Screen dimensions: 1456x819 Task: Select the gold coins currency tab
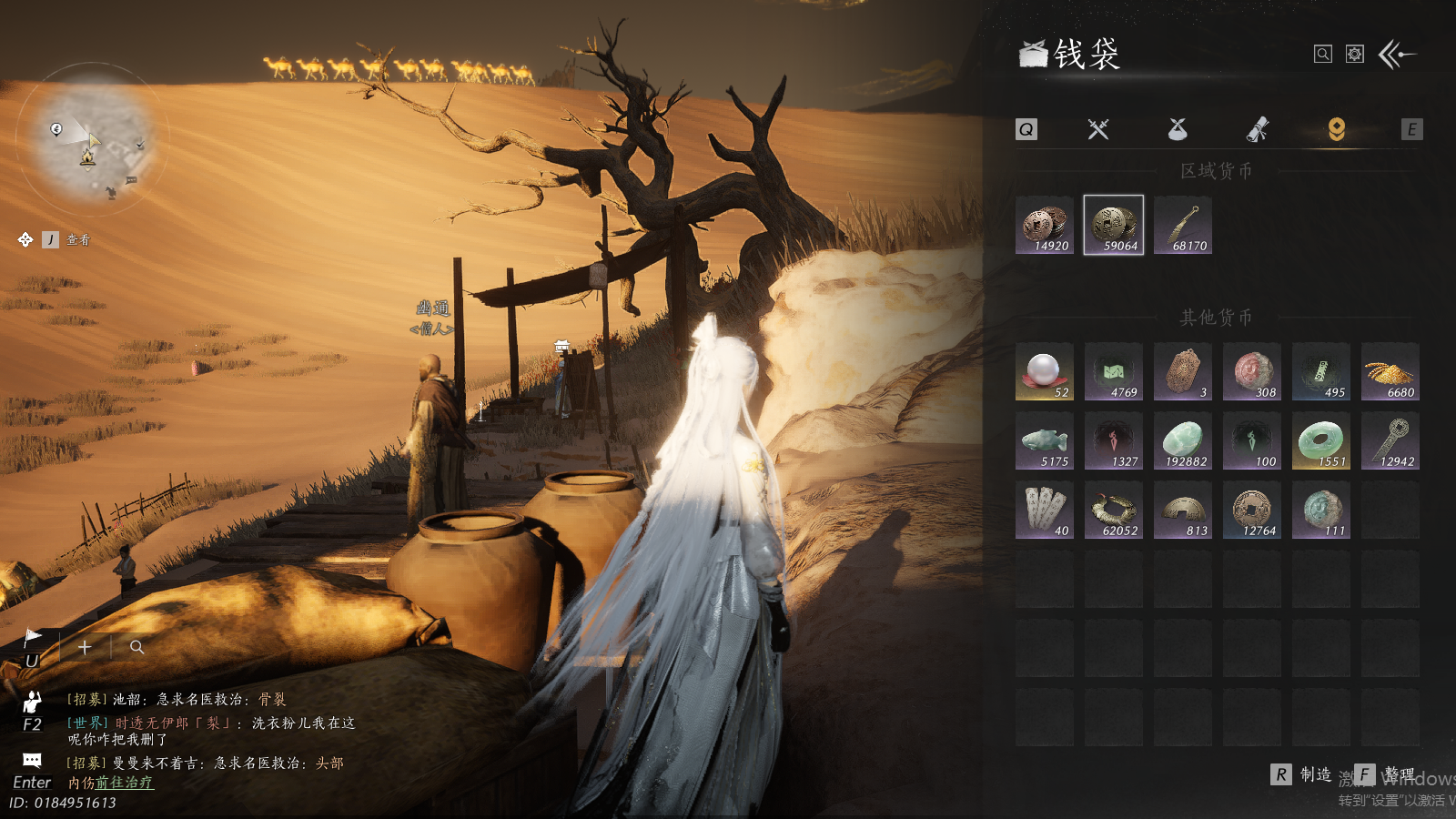coord(1336,129)
